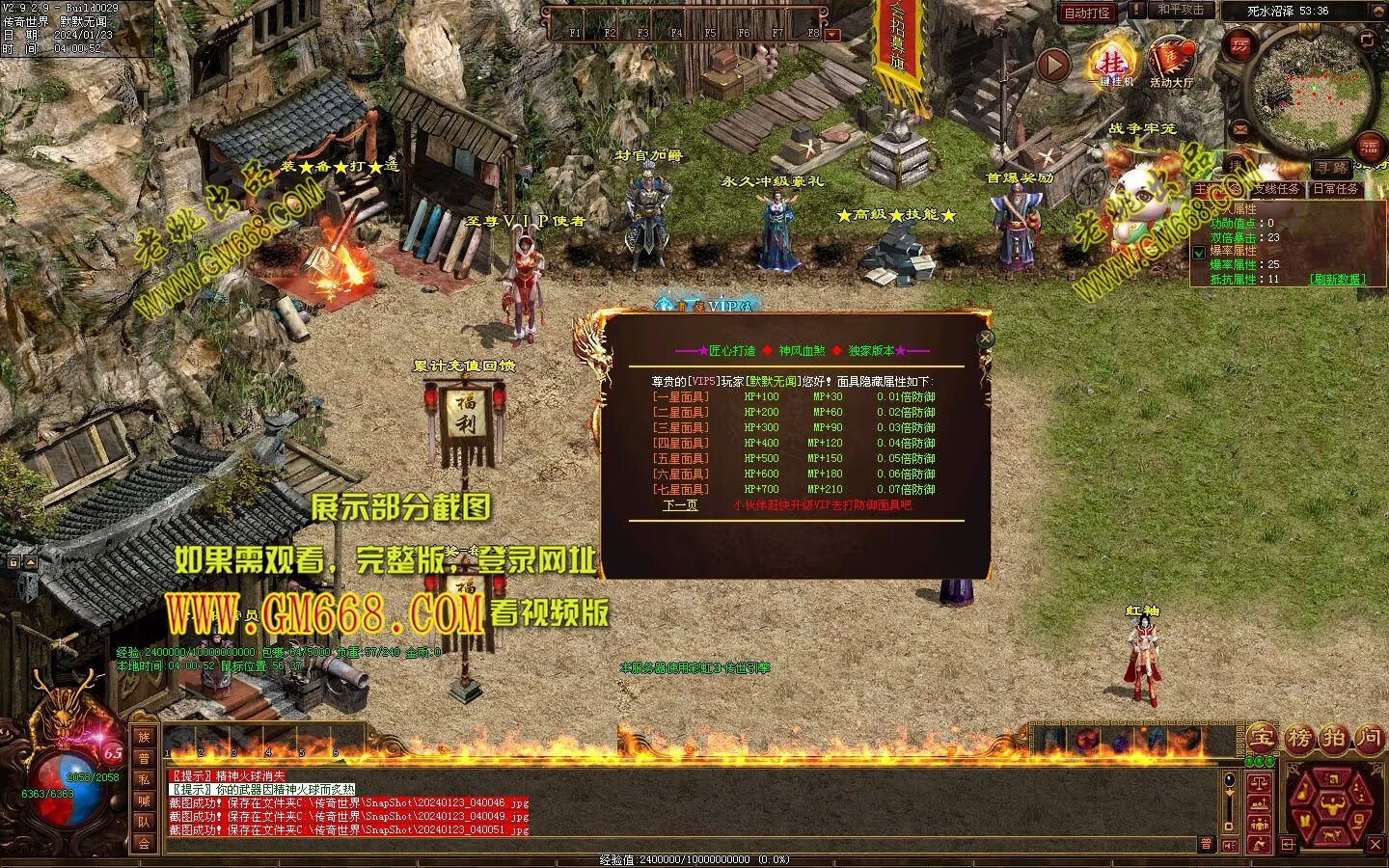Click the round play arrow button
Image resolution: width=1389 pixels, height=868 pixels.
click(1053, 66)
